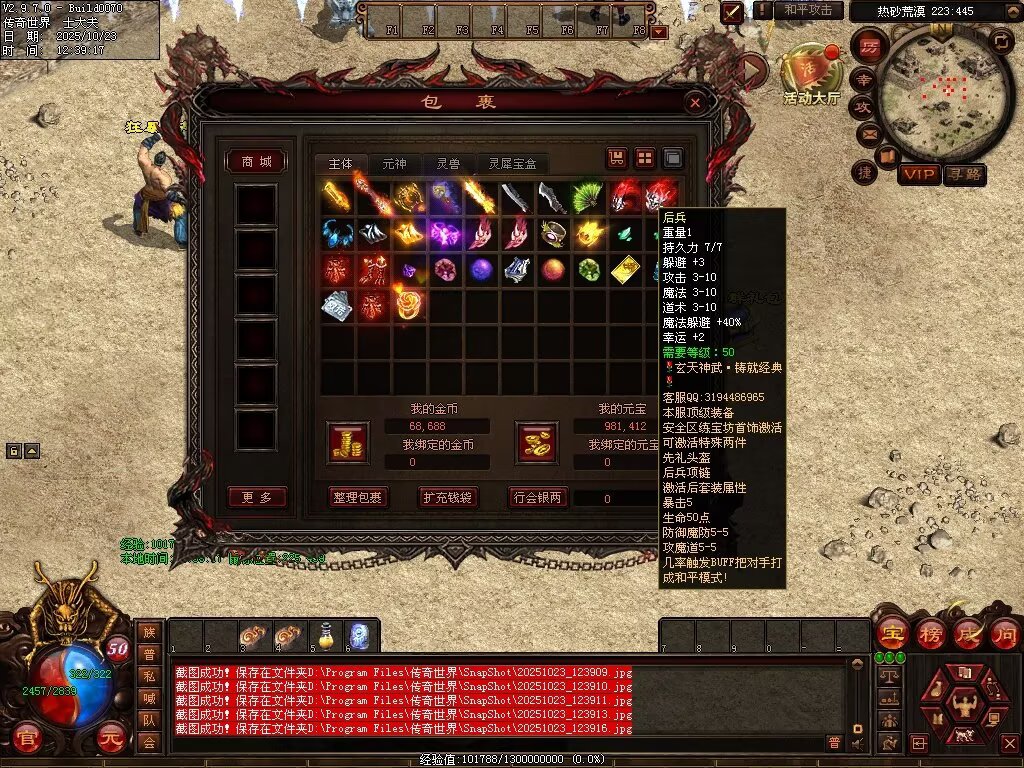1024x768 pixels.
Task: Toggle the 和平攻击 attack mode
Action: pyautogui.click(x=808, y=10)
